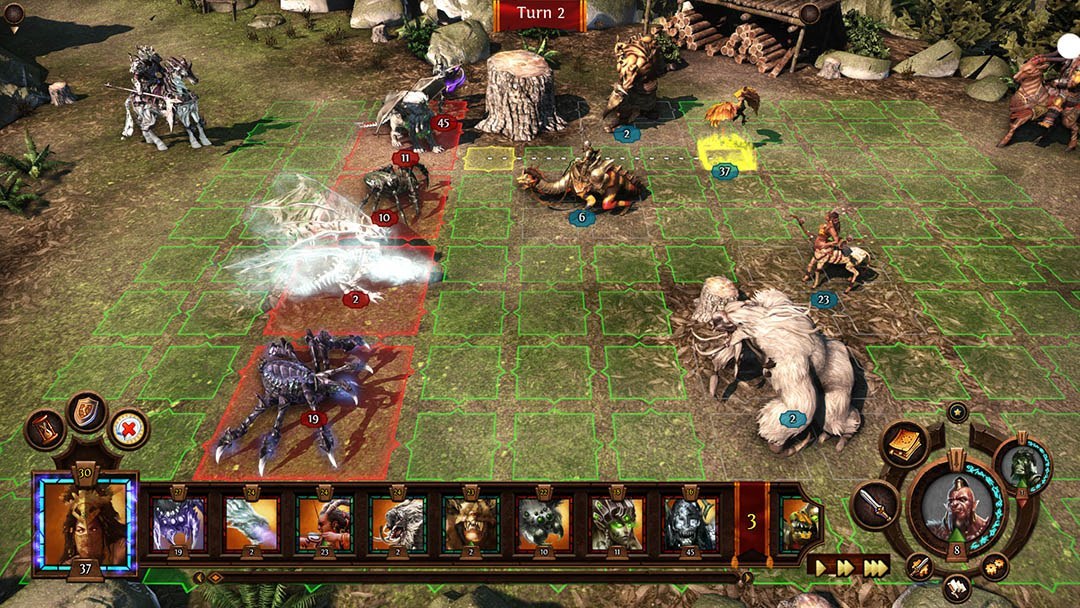Set combat speed to triple arrow
Image resolution: width=1080 pixels, height=608 pixels.
875,567
